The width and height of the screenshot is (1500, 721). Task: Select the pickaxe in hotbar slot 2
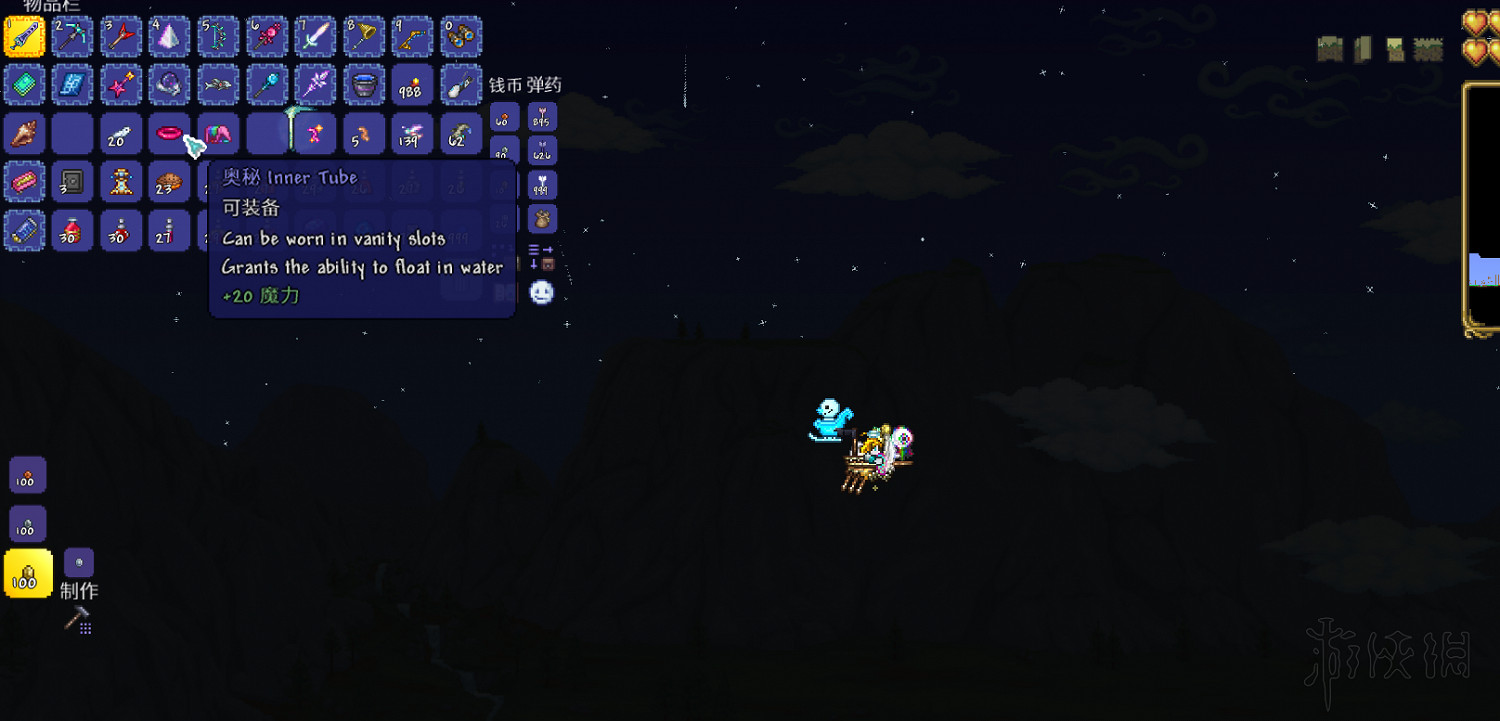click(x=73, y=36)
